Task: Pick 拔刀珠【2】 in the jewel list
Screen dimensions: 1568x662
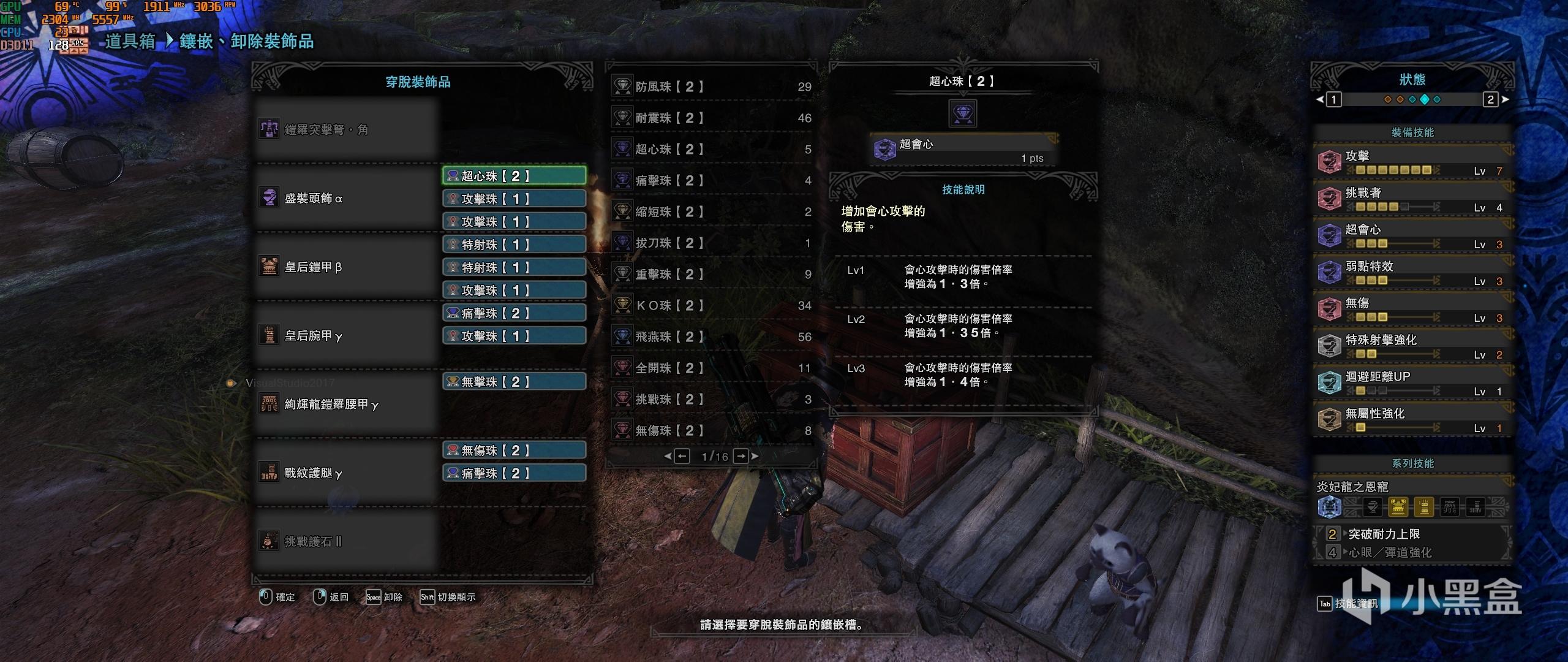Action: [x=712, y=243]
